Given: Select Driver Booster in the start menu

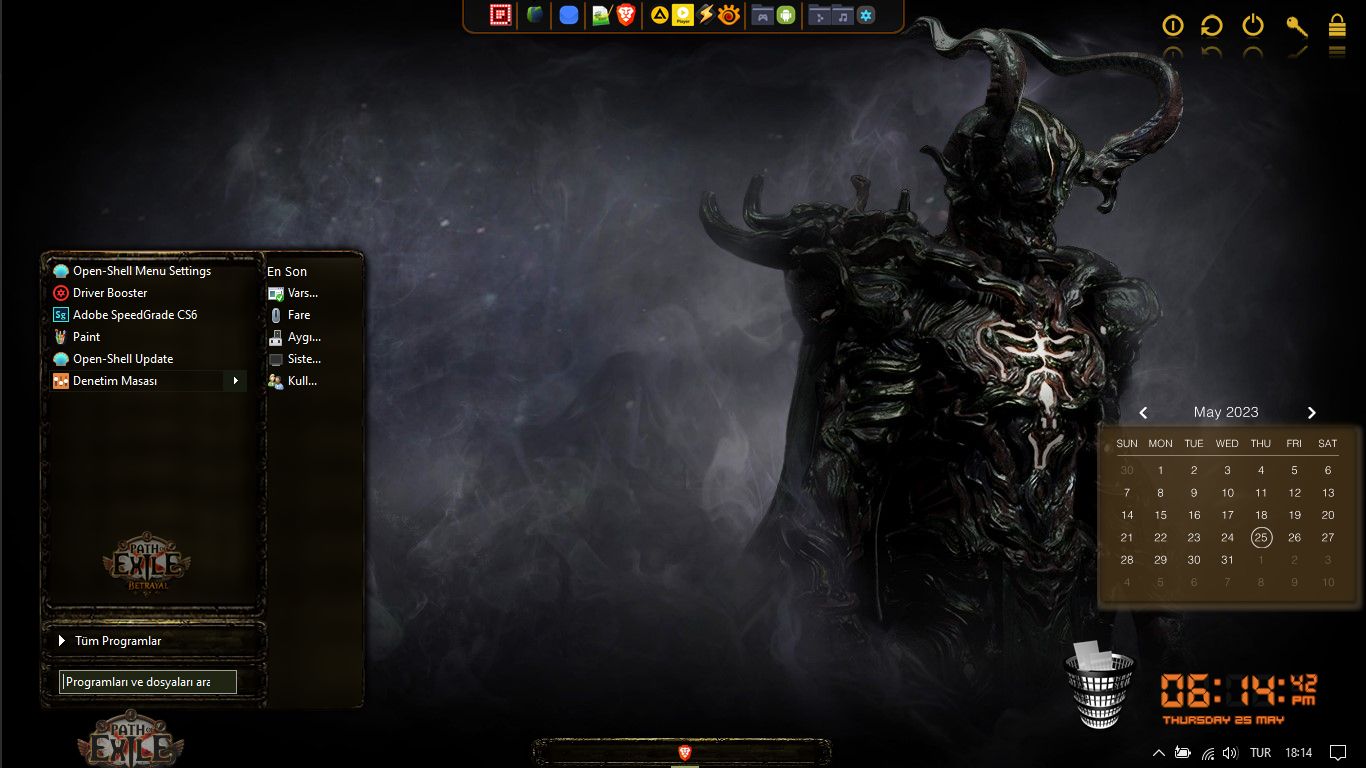Looking at the screenshot, I should tap(110, 292).
